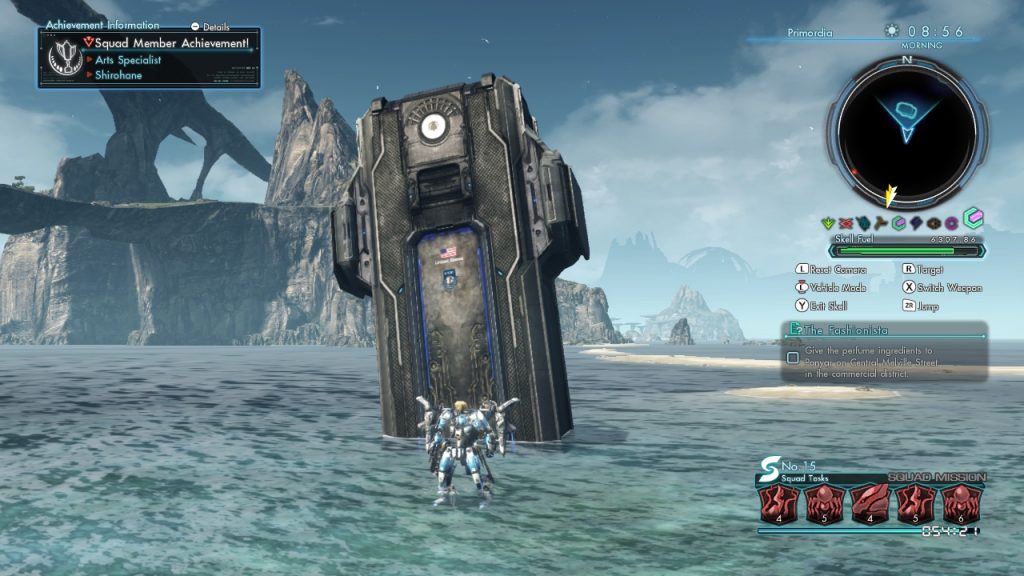Open The Fashionista quest tracker
1024x576 pixels.
pyautogui.click(x=884, y=329)
